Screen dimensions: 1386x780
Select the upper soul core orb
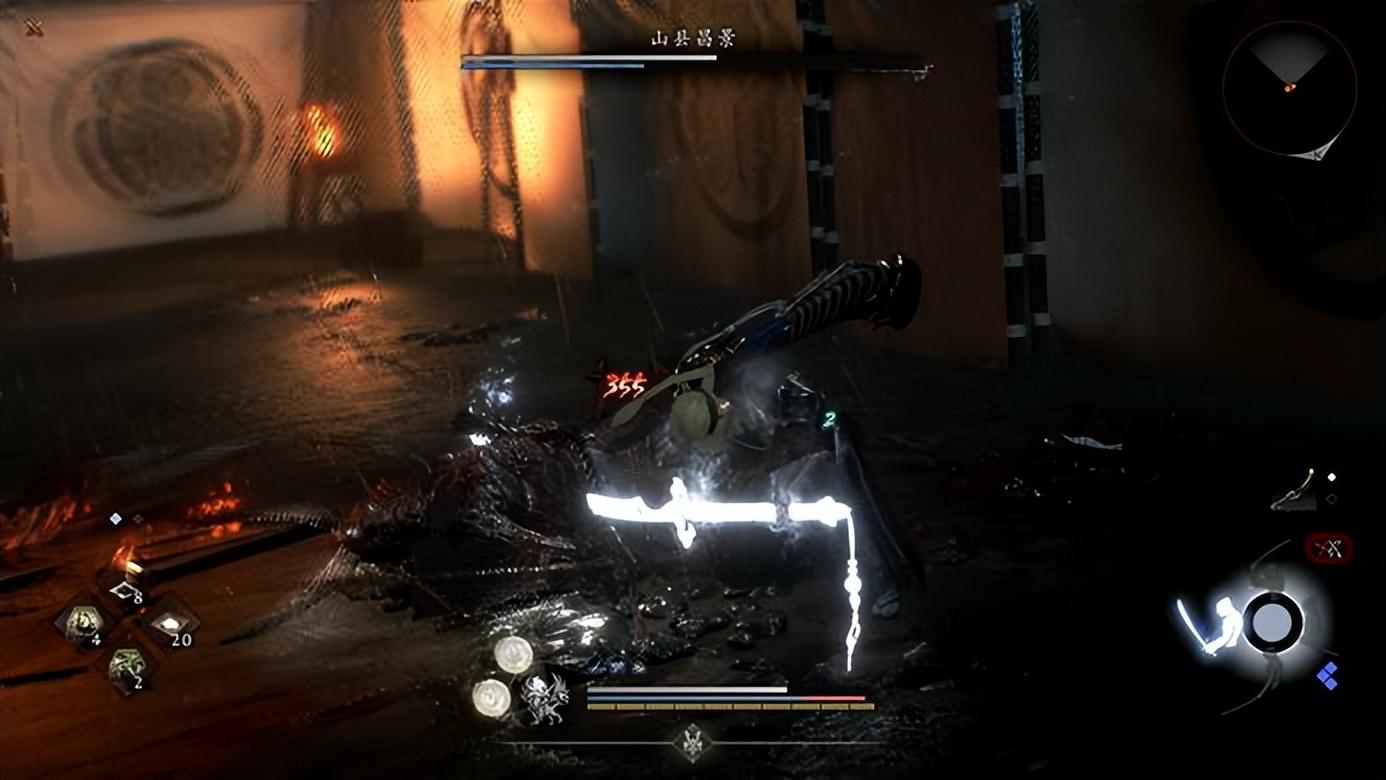pyautogui.click(x=513, y=654)
